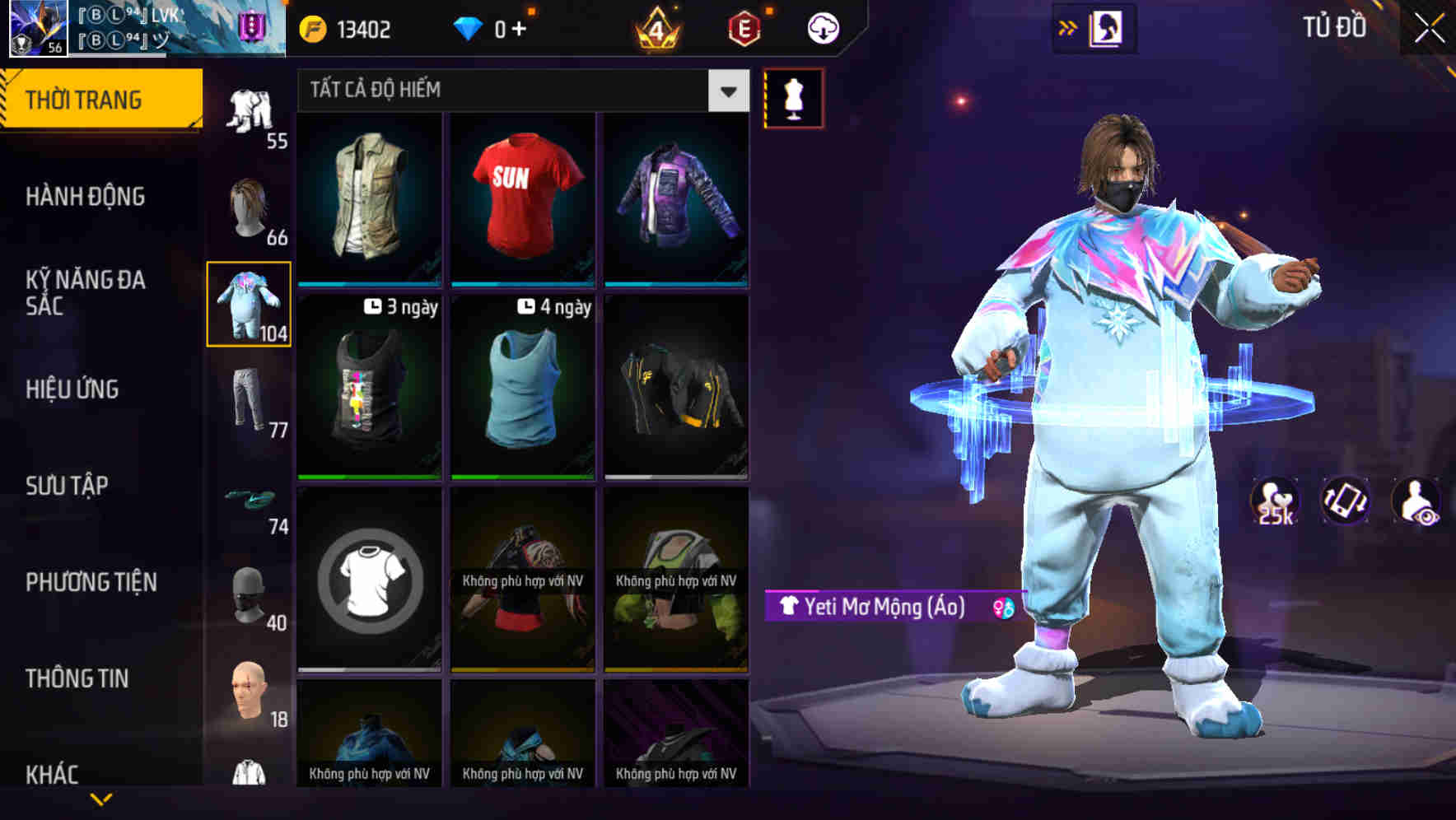Screen dimensions: 1456x820
Task: Click the mannequin preview icon
Action: tap(792, 97)
